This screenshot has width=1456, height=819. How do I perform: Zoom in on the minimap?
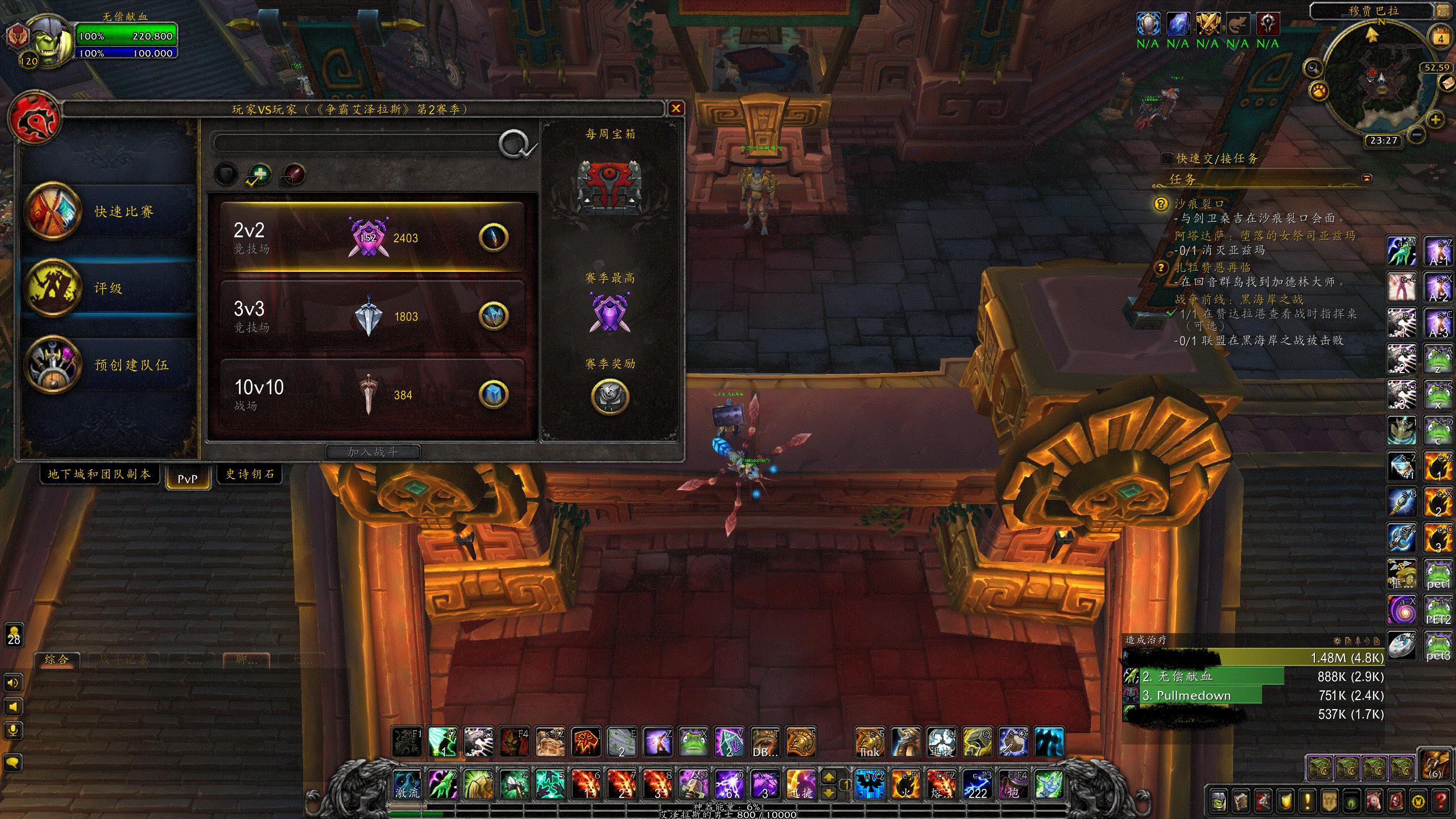coord(1436,120)
